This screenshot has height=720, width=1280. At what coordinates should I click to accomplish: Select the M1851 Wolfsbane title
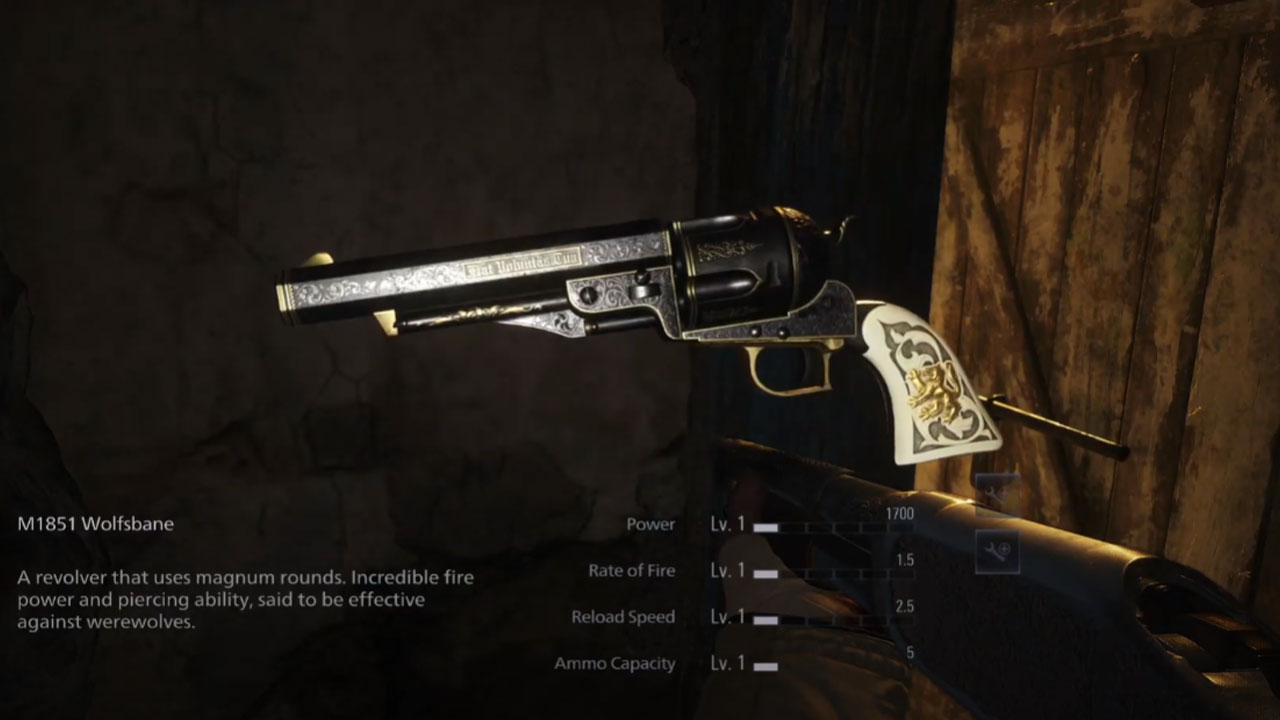coord(95,523)
